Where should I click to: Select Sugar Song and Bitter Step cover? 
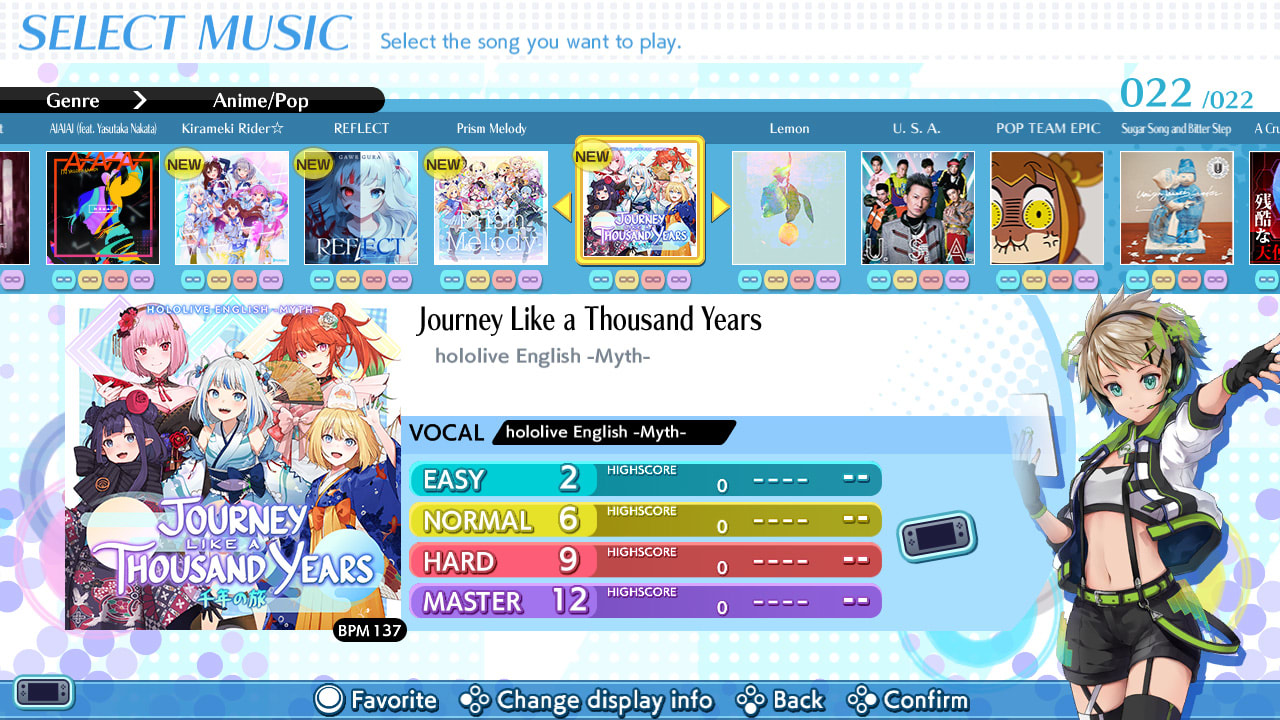pos(1176,208)
